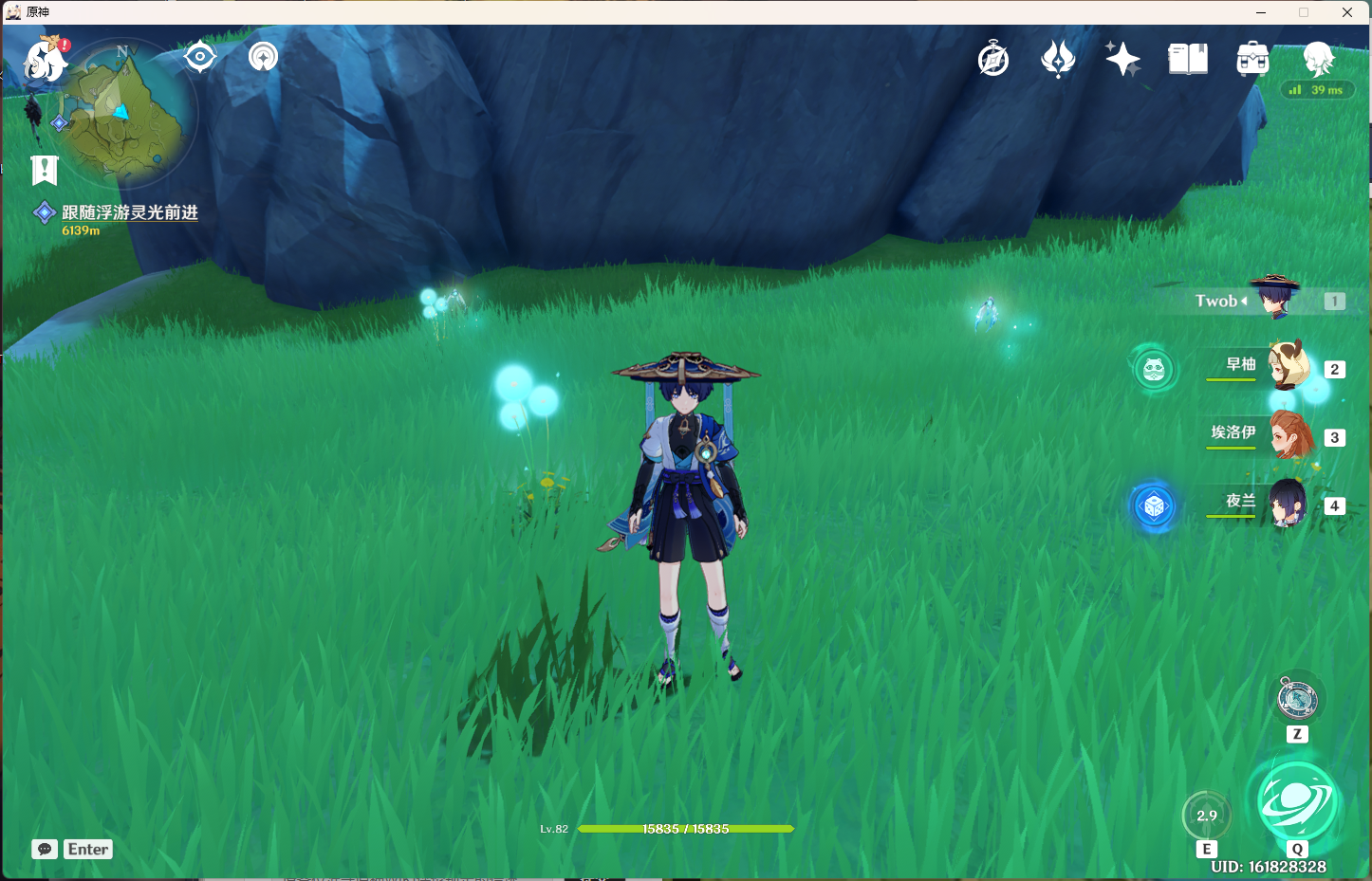Open the quest journal book icon
This screenshot has height=881, width=1372.
[1187, 58]
